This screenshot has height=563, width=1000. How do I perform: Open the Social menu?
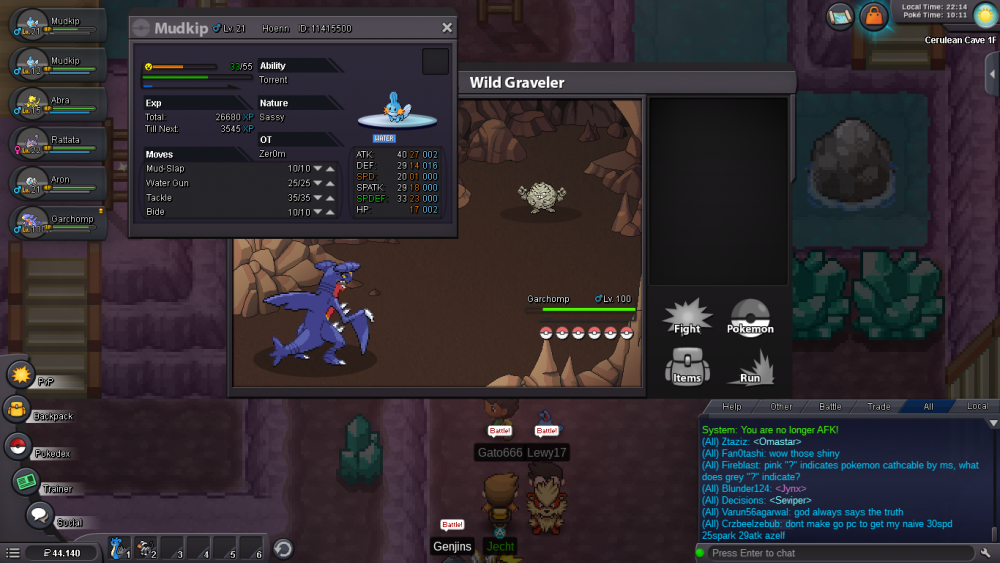tap(39, 516)
